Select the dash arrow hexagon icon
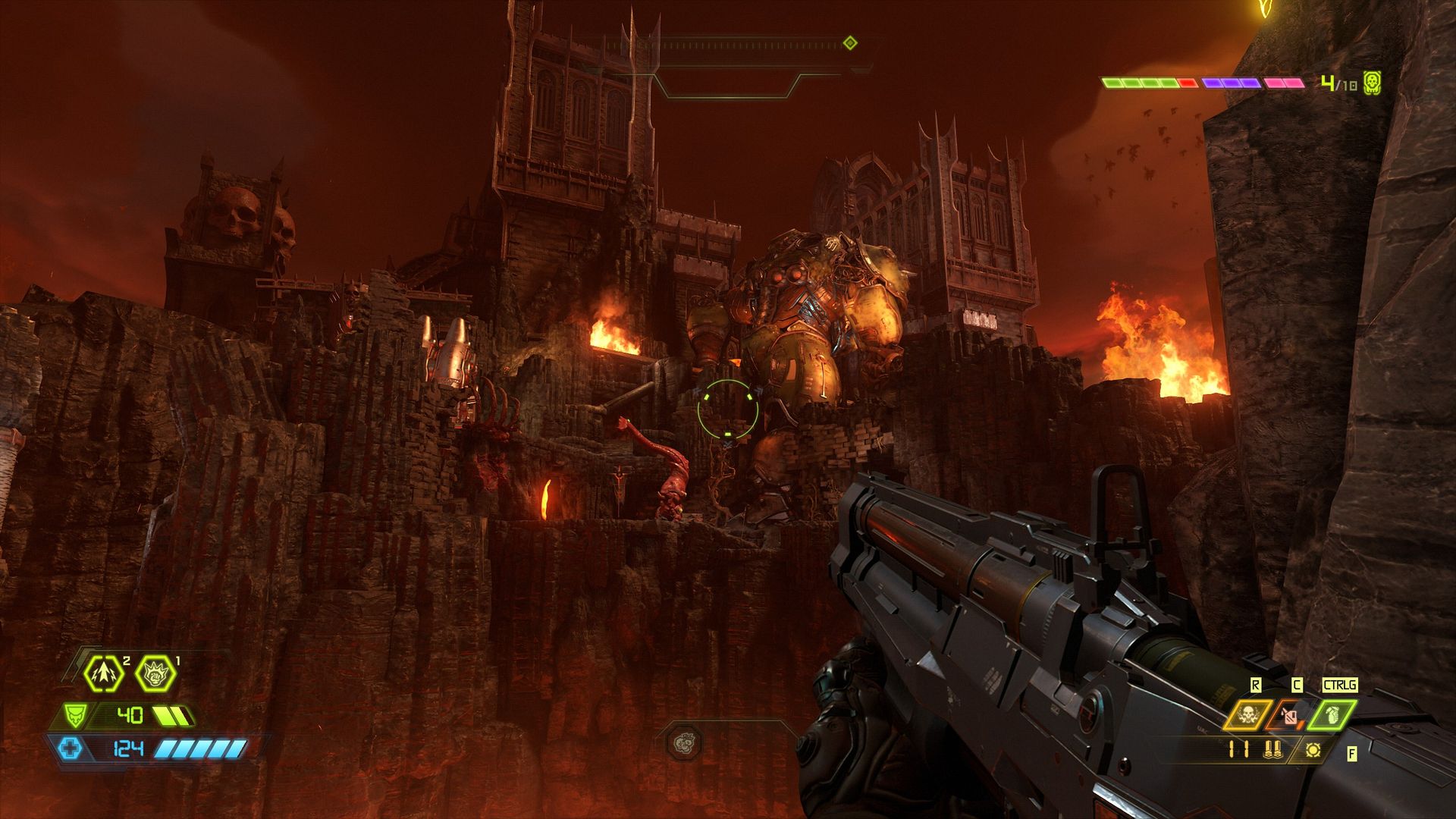The height and width of the screenshot is (819, 1456). (x=104, y=672)
